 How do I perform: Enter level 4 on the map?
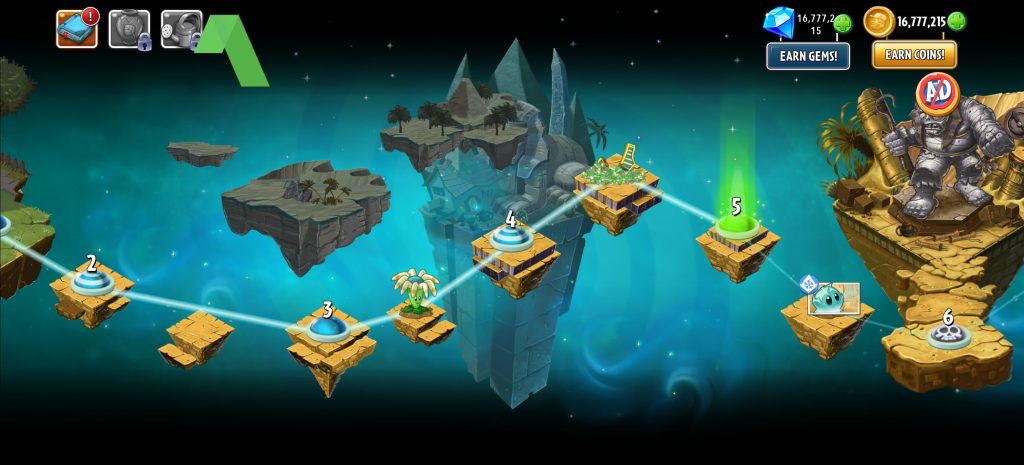click(511, 237)
